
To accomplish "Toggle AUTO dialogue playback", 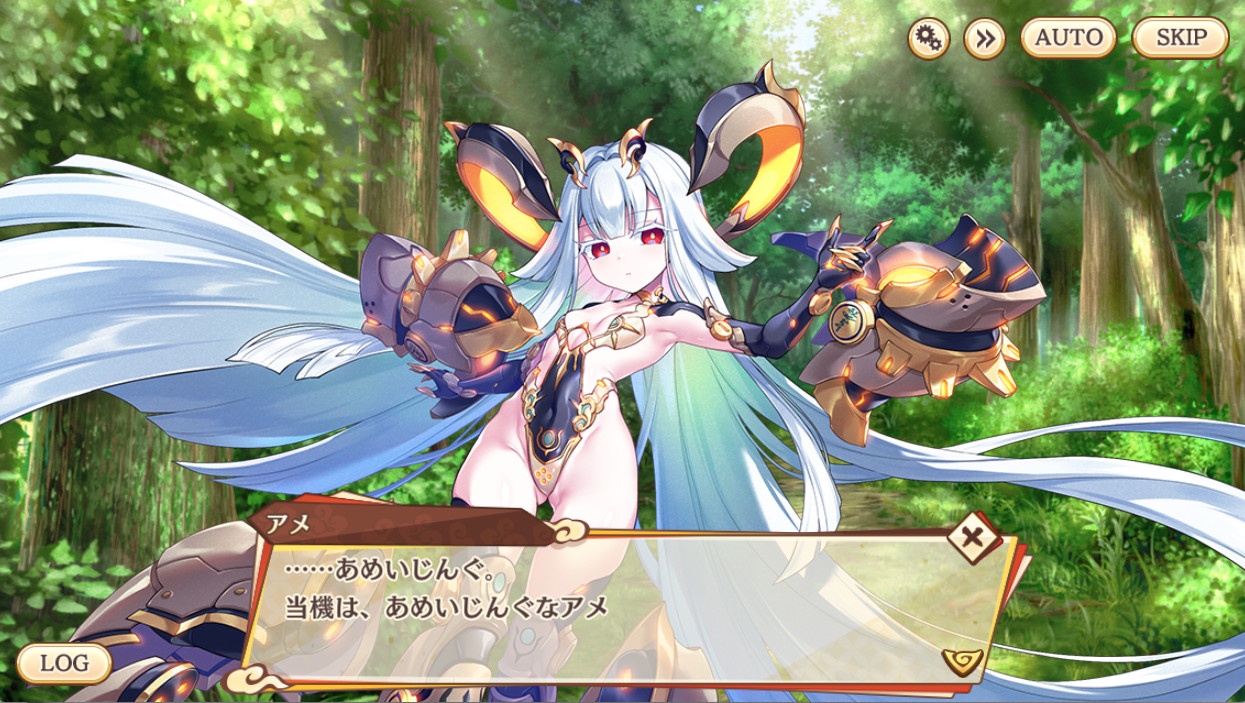I will pyautogui.click(x=1068, y=39).
